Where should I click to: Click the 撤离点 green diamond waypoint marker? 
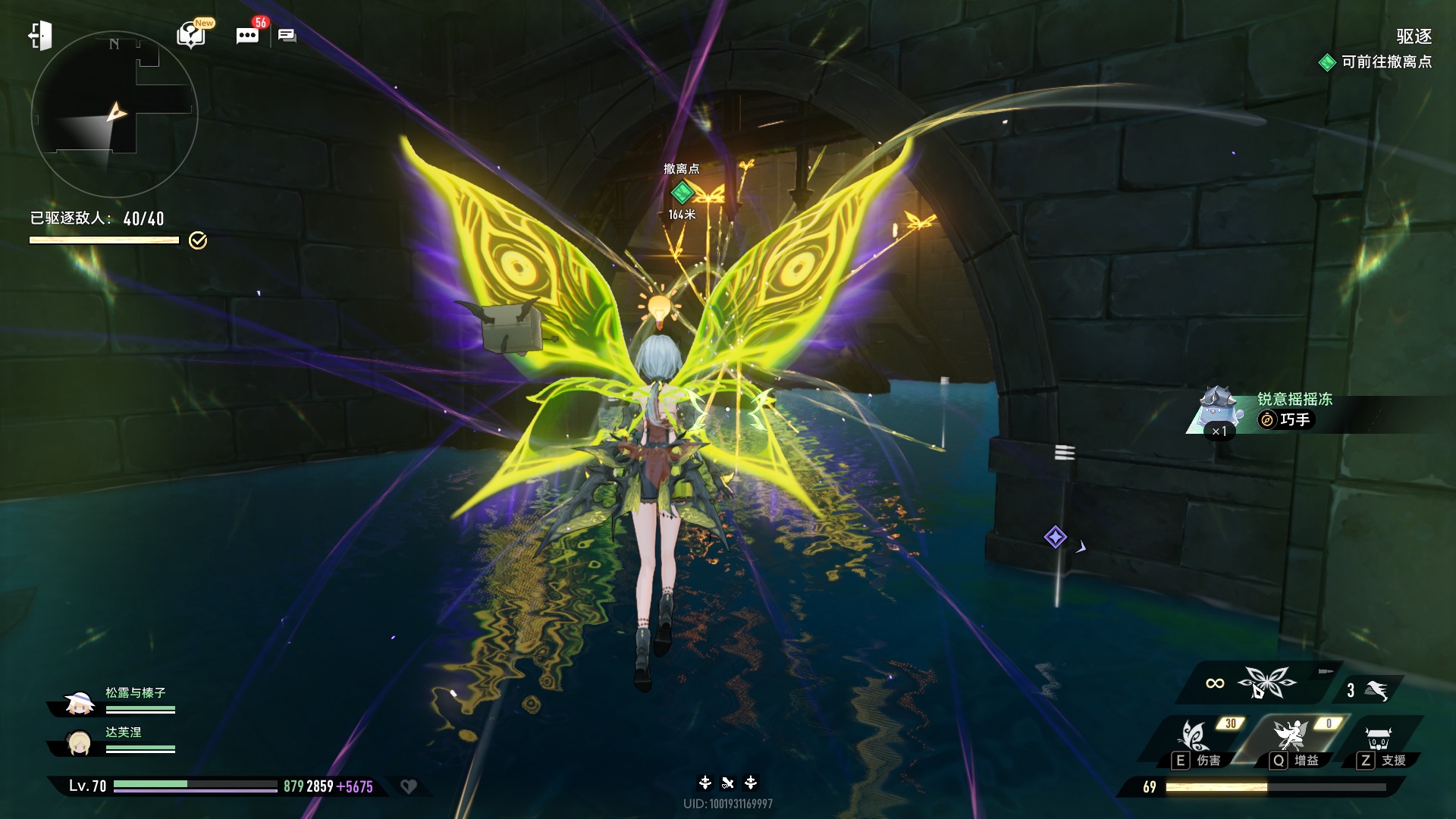(x=682, y=192)
